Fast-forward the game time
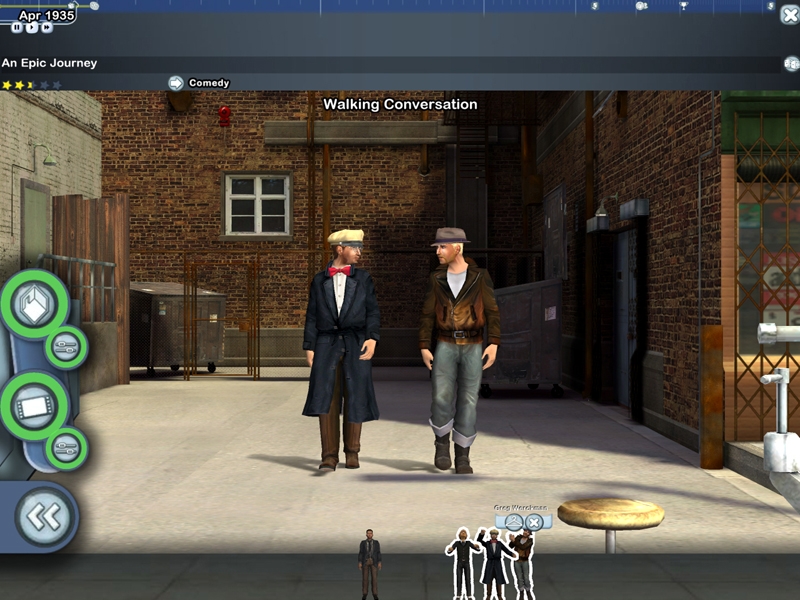The height and width of the screenshot is (600, 800). [47, 28]
